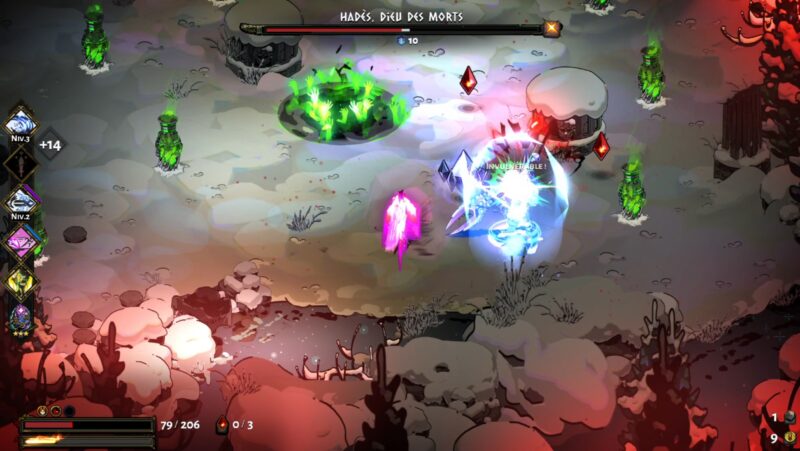This screenshot has height=451, width=800.
Task: Choose the pink crystal boon icon
Action: (x=19, y=241)
